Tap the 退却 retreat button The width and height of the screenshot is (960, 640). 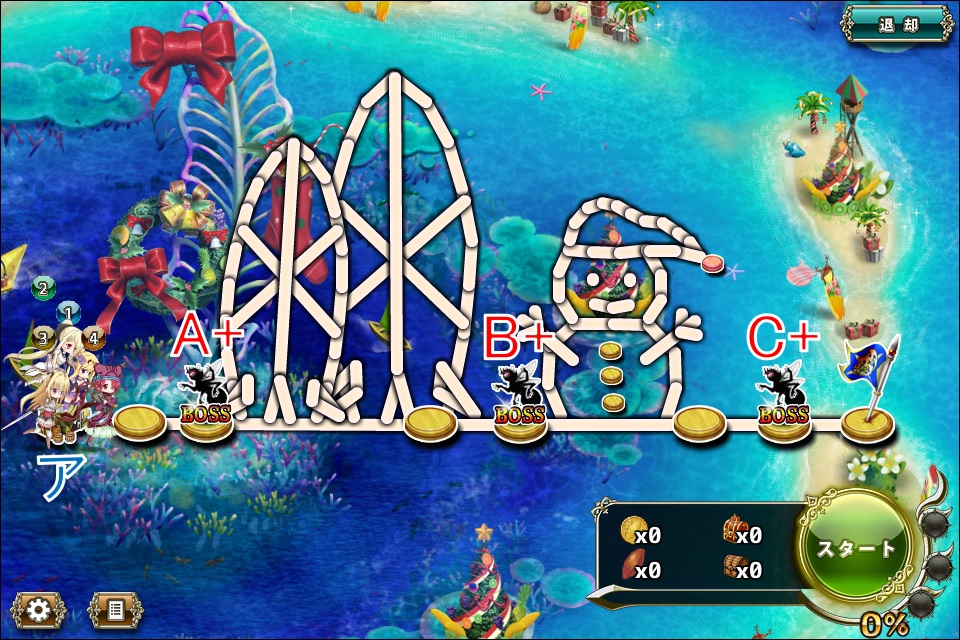pyautogui.click(x=895, y=24)
